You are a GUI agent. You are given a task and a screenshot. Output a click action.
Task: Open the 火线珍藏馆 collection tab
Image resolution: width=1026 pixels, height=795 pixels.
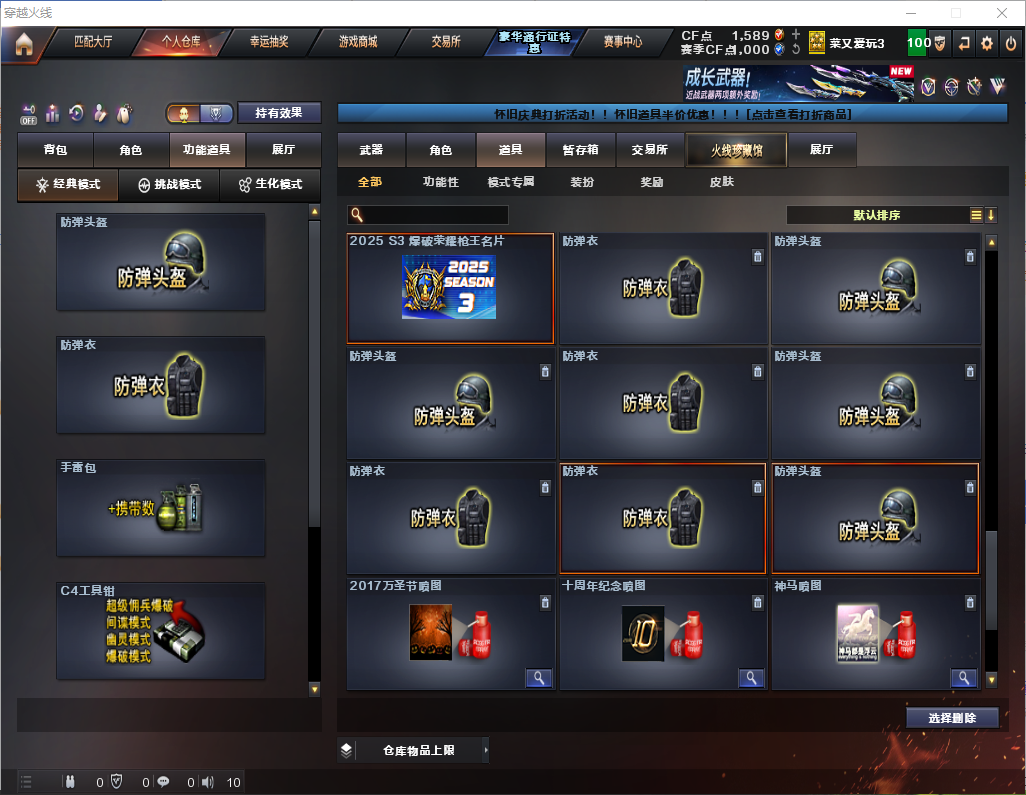[x=736, y=150]
